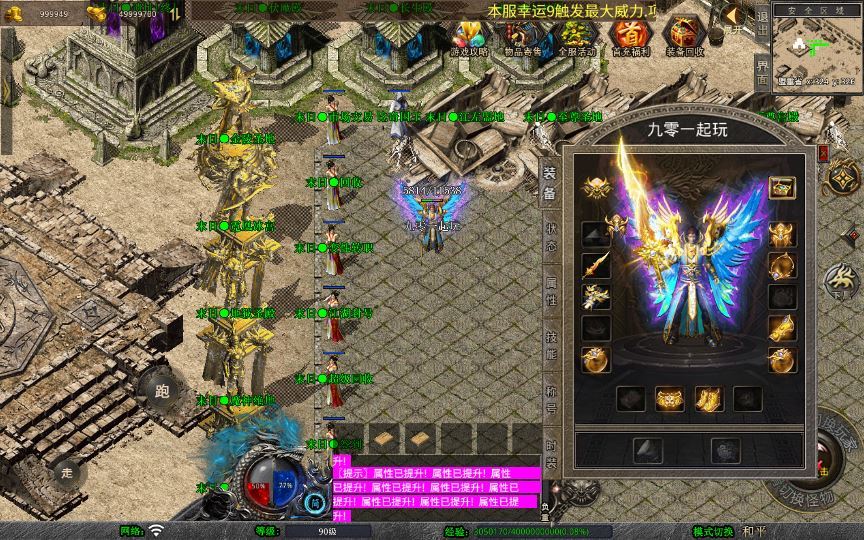Close the character equipment panel

(x=823, y=152)
